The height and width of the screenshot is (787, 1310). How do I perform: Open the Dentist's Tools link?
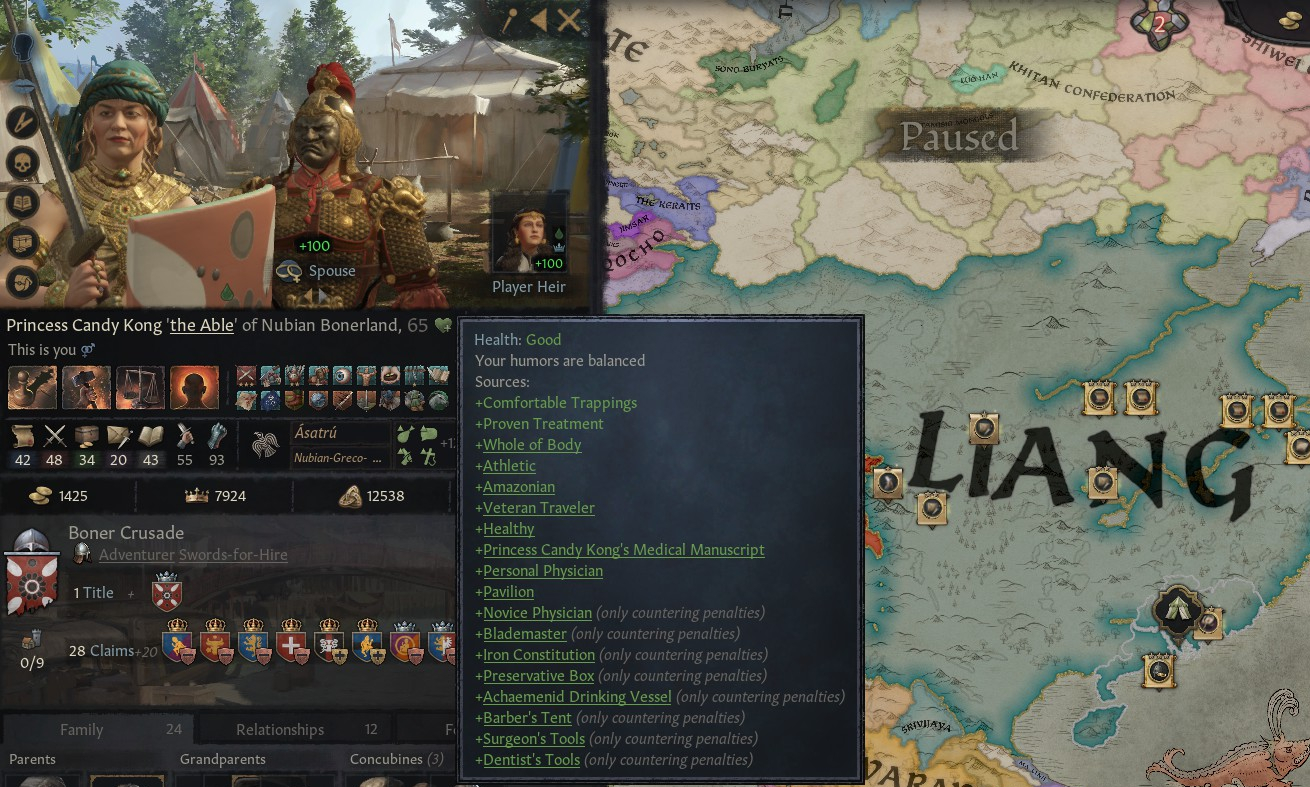tap(531, 760)
